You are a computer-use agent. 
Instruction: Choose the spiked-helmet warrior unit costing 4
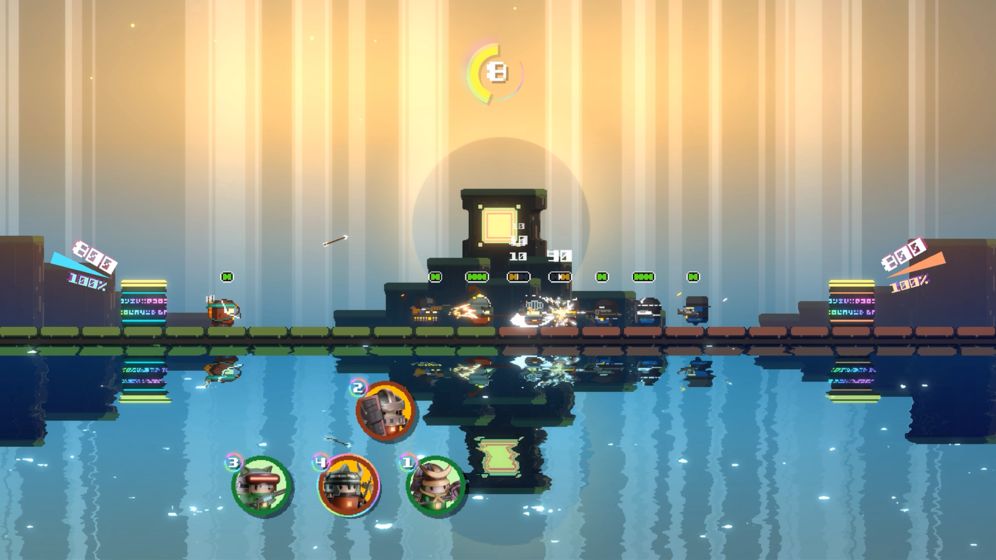coord(348,485)
